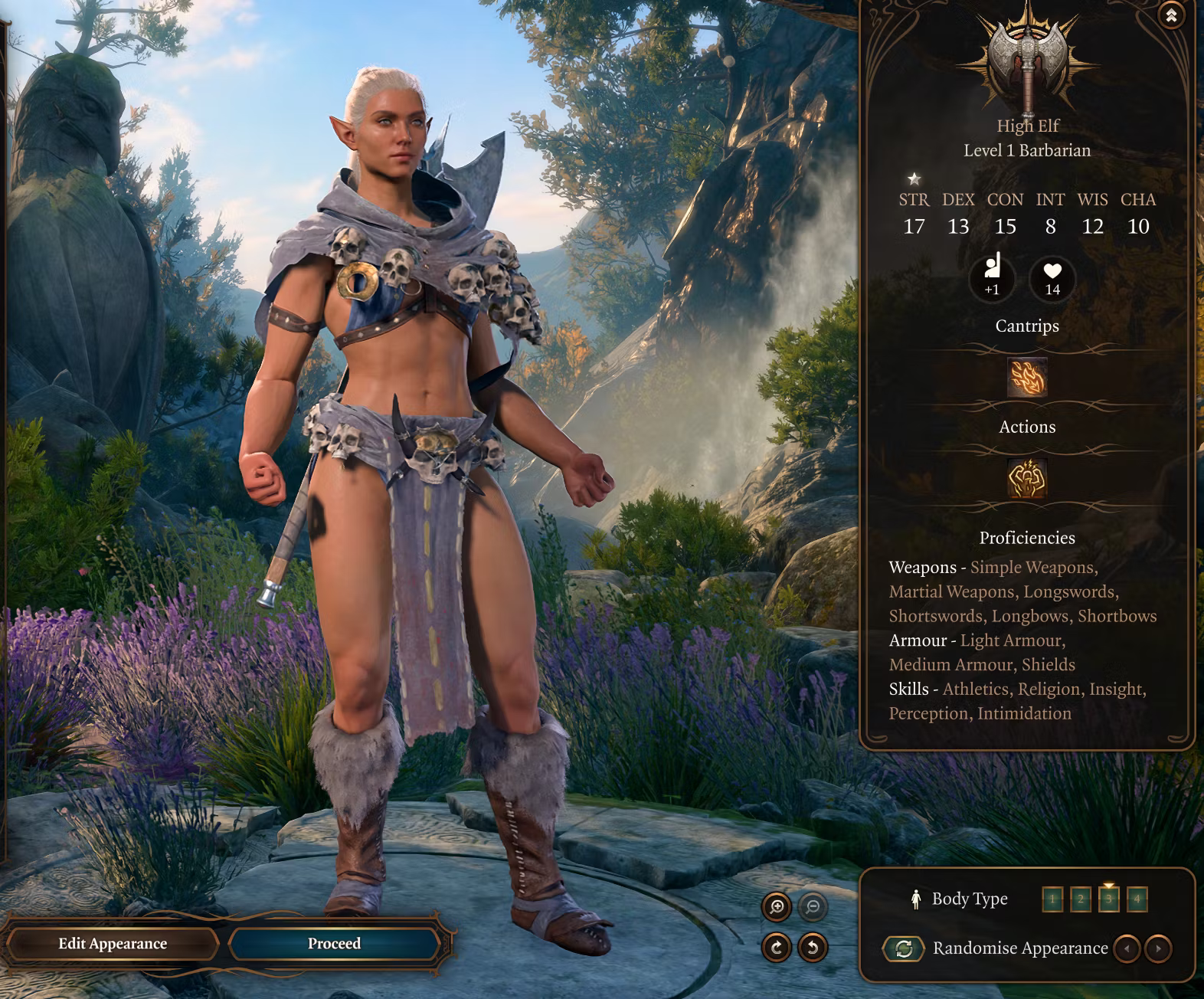The height and width of the screenshot is (999, 1204).
Task: Choose body type 3
Action: coord(1109,899)
